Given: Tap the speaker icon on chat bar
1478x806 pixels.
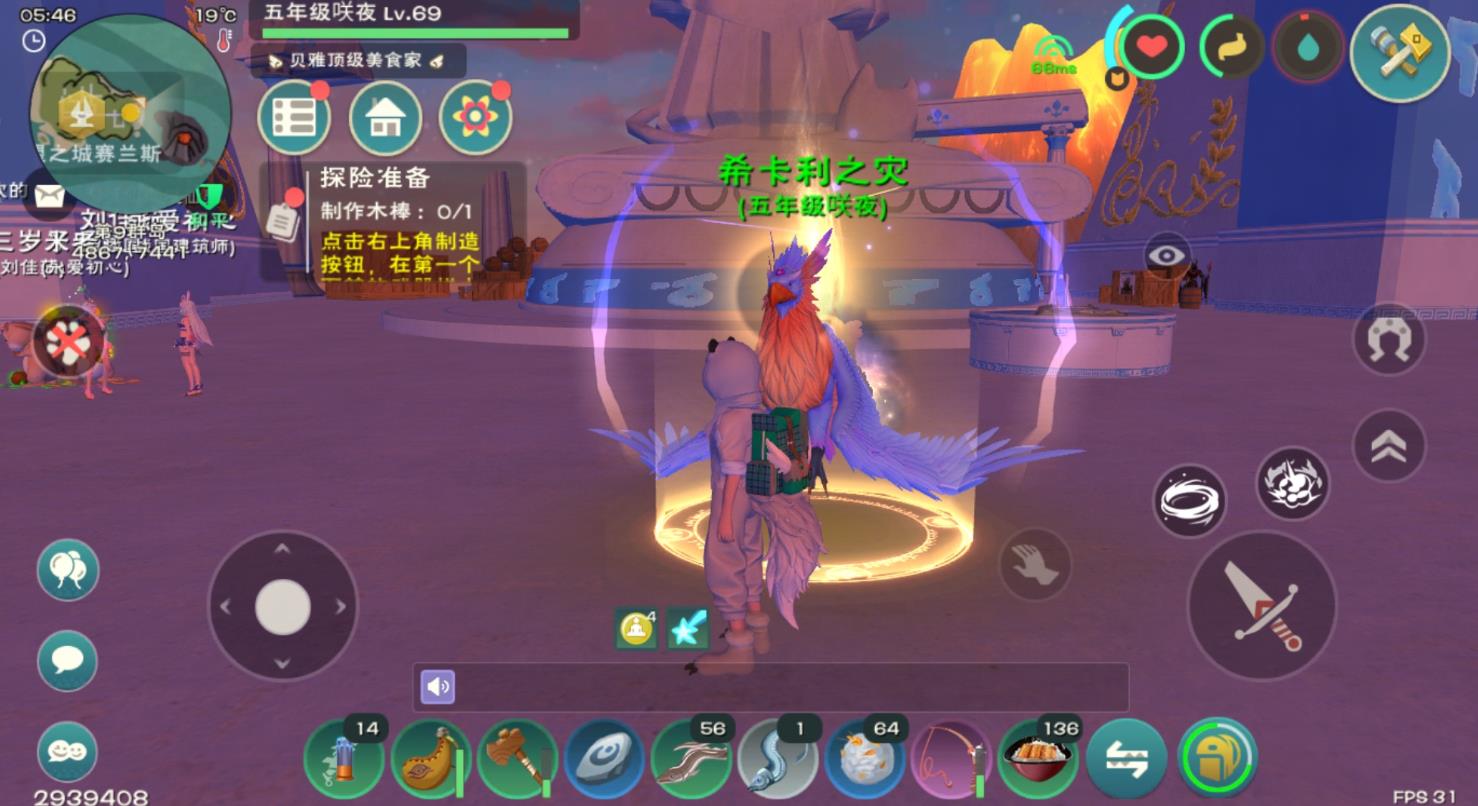Looking at the screenshot, I should pyautogui.click(x=437, y=687).
